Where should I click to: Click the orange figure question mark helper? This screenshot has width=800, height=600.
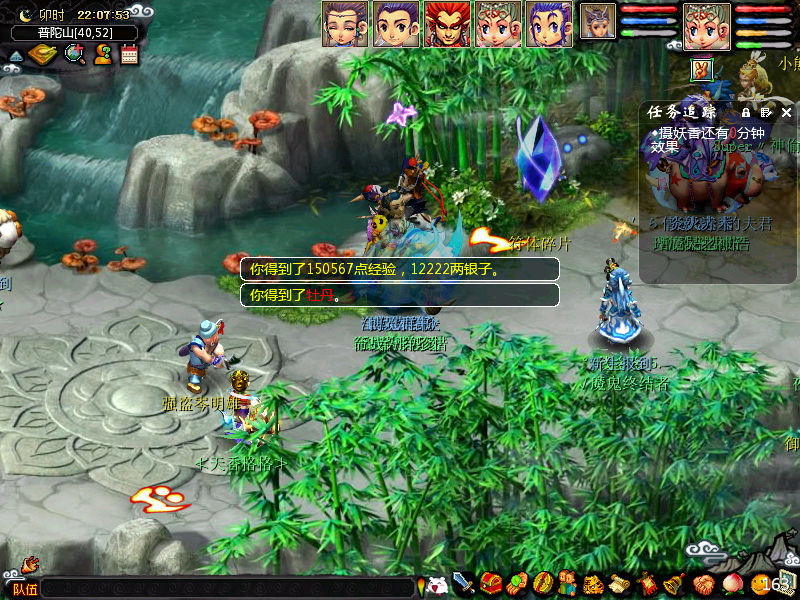[x=102, y=54]
